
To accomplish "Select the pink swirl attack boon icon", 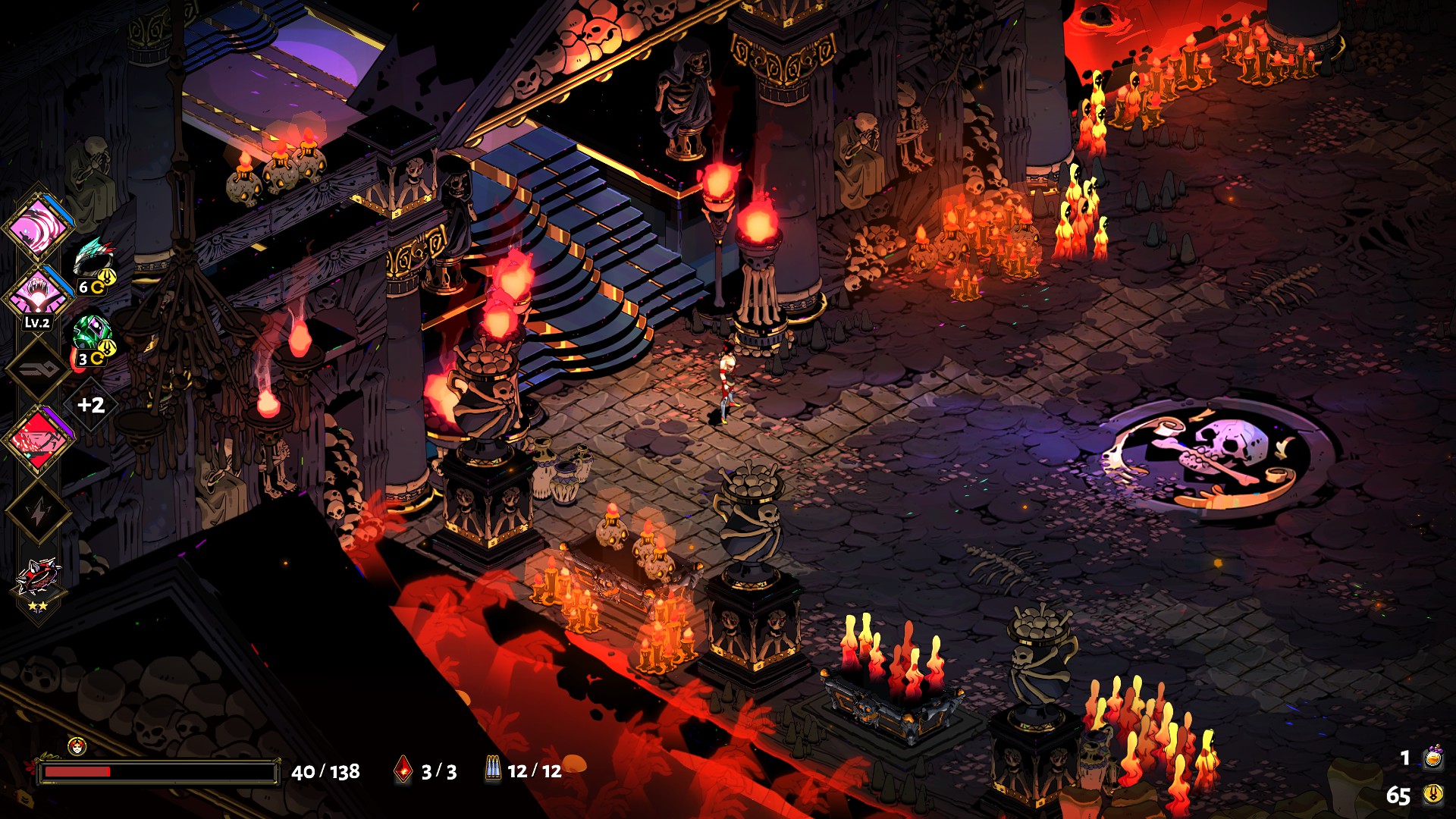I will (38, 226).
